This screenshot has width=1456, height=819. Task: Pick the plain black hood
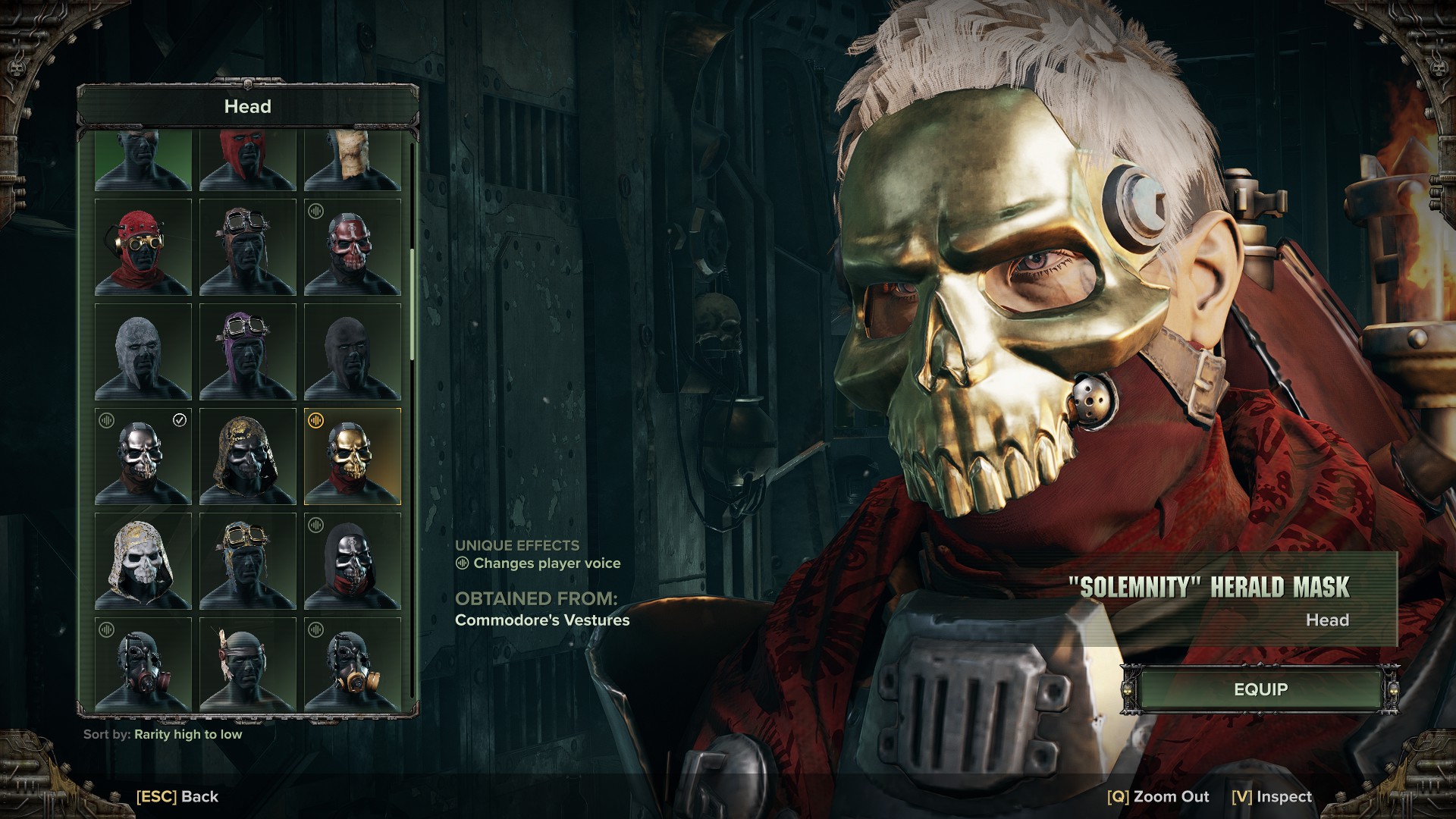coord(353,352)
